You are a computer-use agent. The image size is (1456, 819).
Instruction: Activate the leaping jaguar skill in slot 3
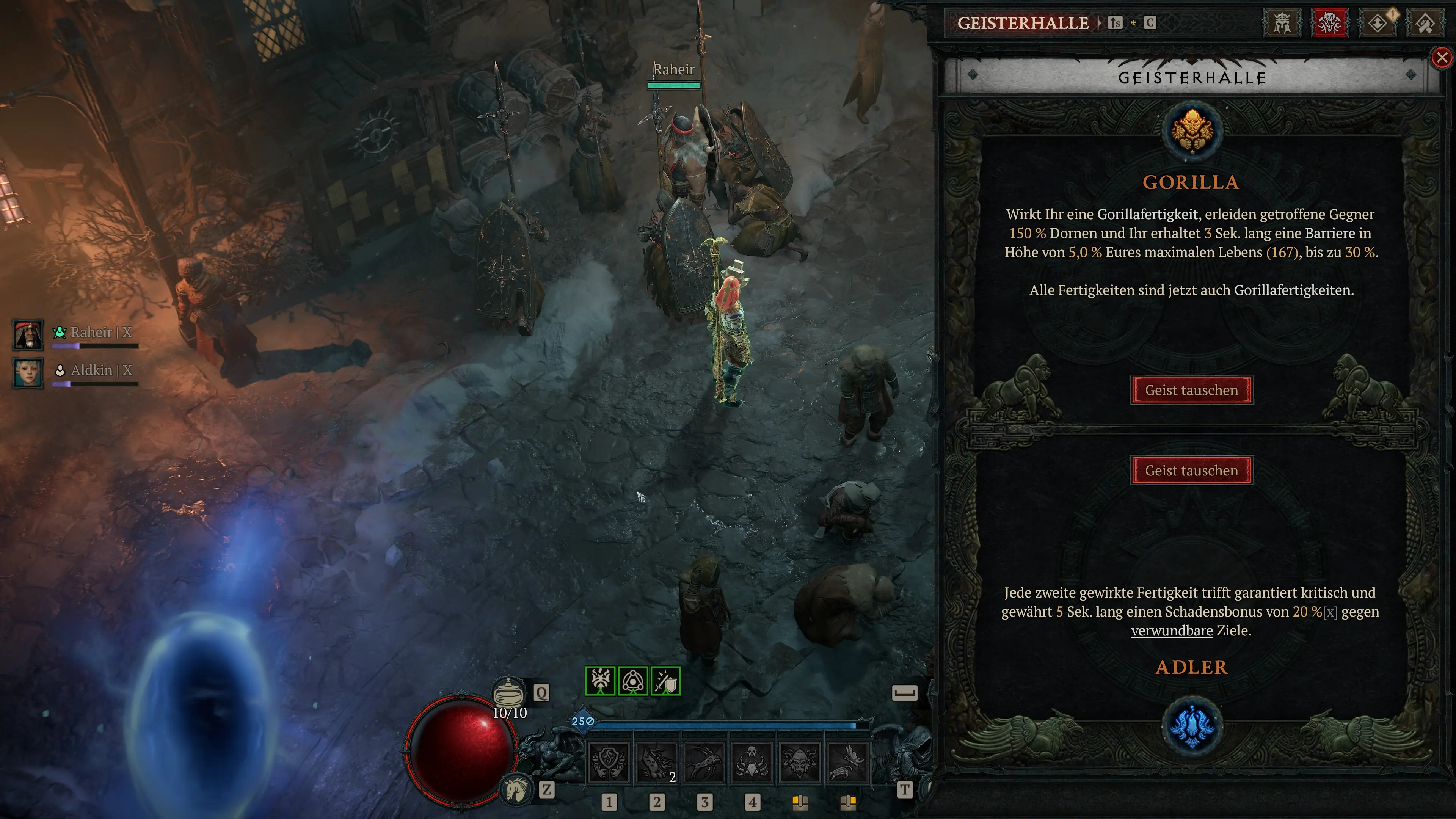coord(704,763)
